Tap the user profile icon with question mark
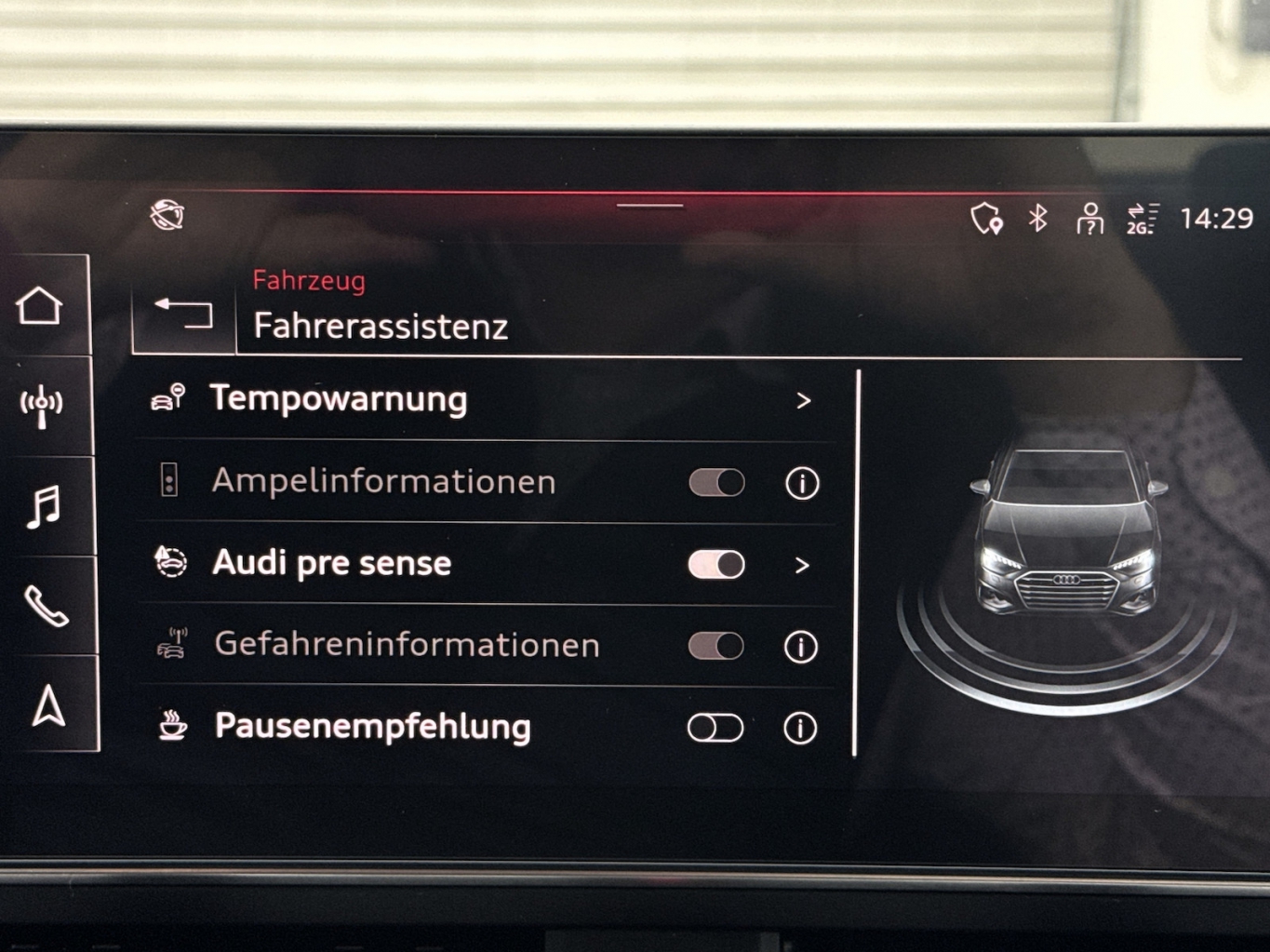 tap(1090, 219)
